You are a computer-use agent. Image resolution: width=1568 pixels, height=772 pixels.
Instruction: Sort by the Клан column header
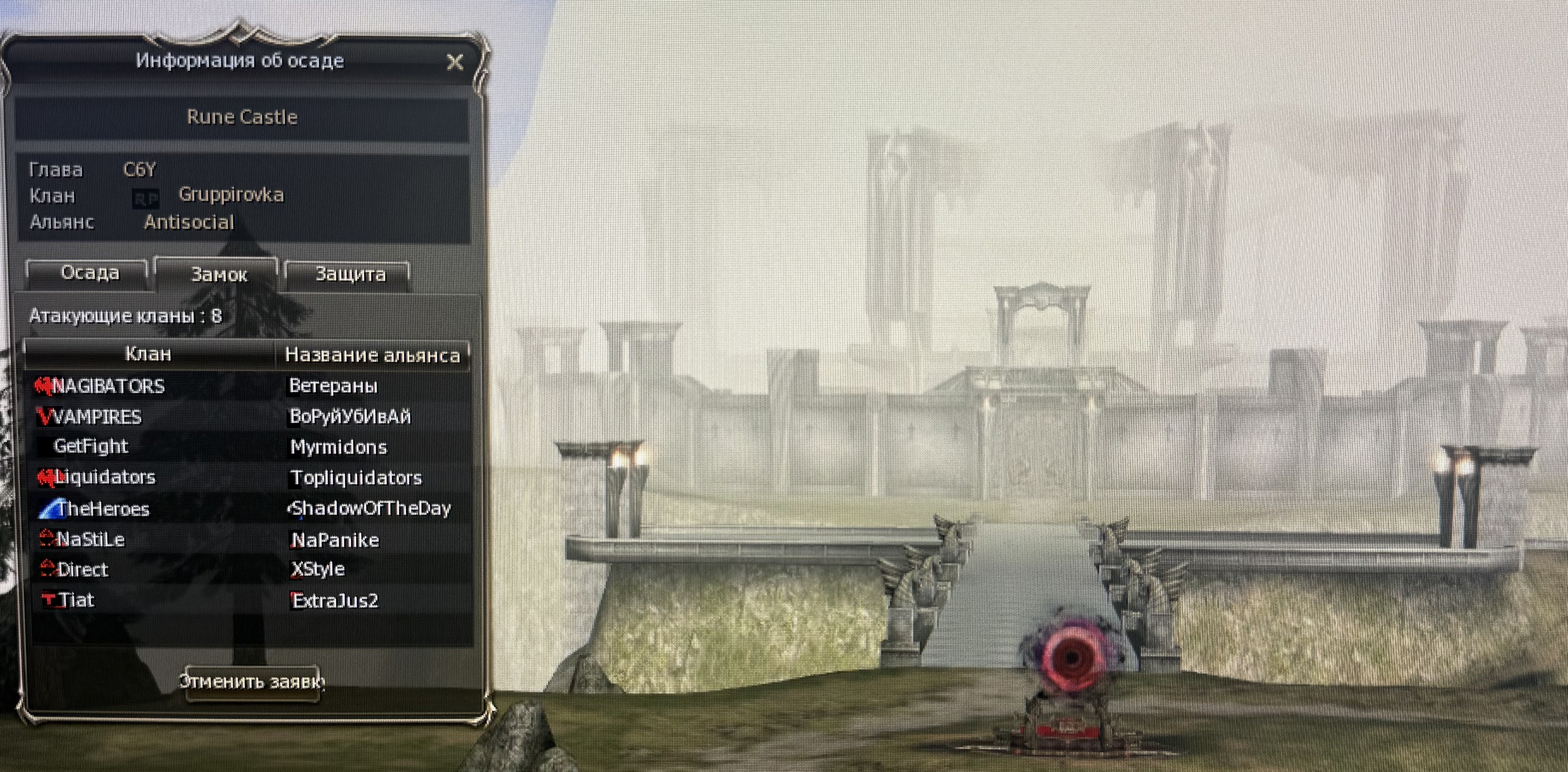click(x=148, y=354)
